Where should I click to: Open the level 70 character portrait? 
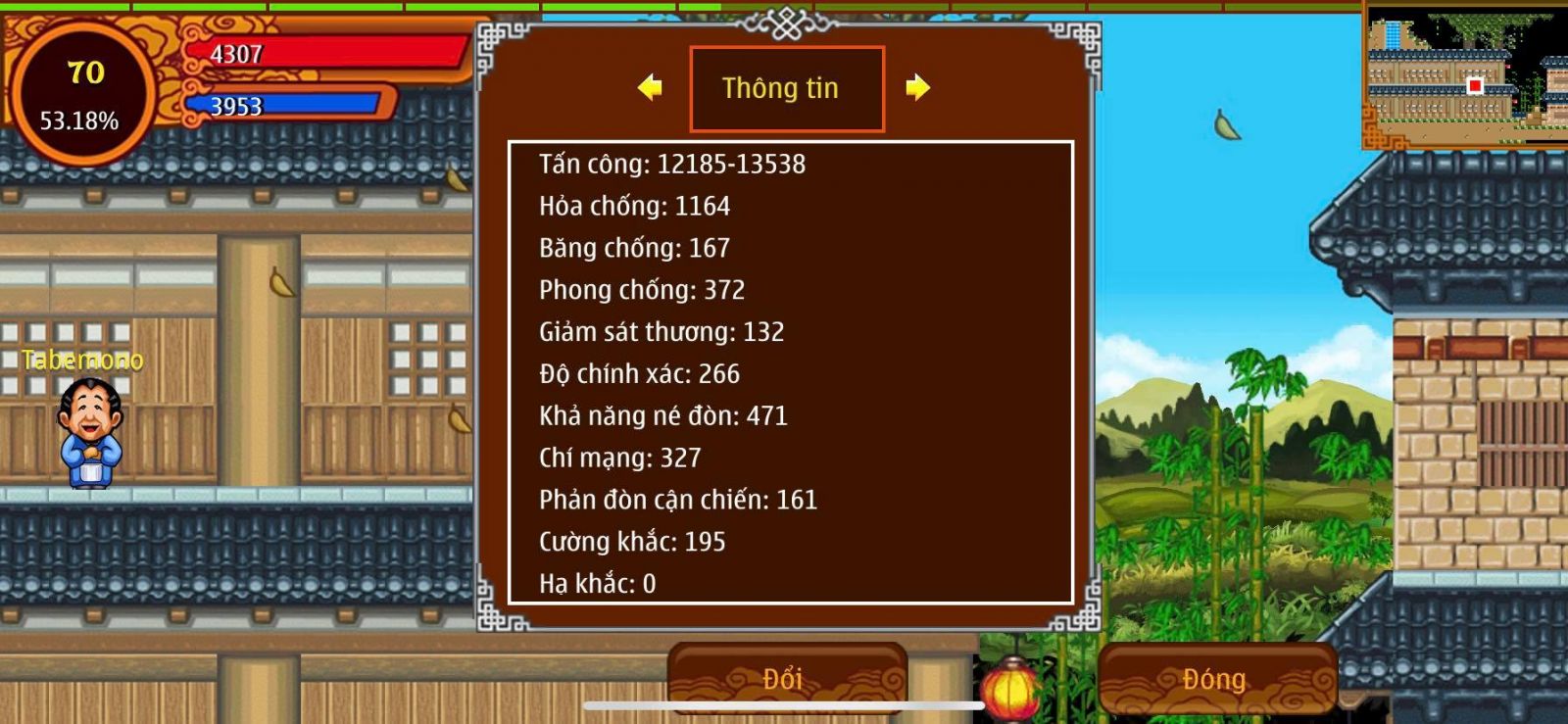click(82, 95)
